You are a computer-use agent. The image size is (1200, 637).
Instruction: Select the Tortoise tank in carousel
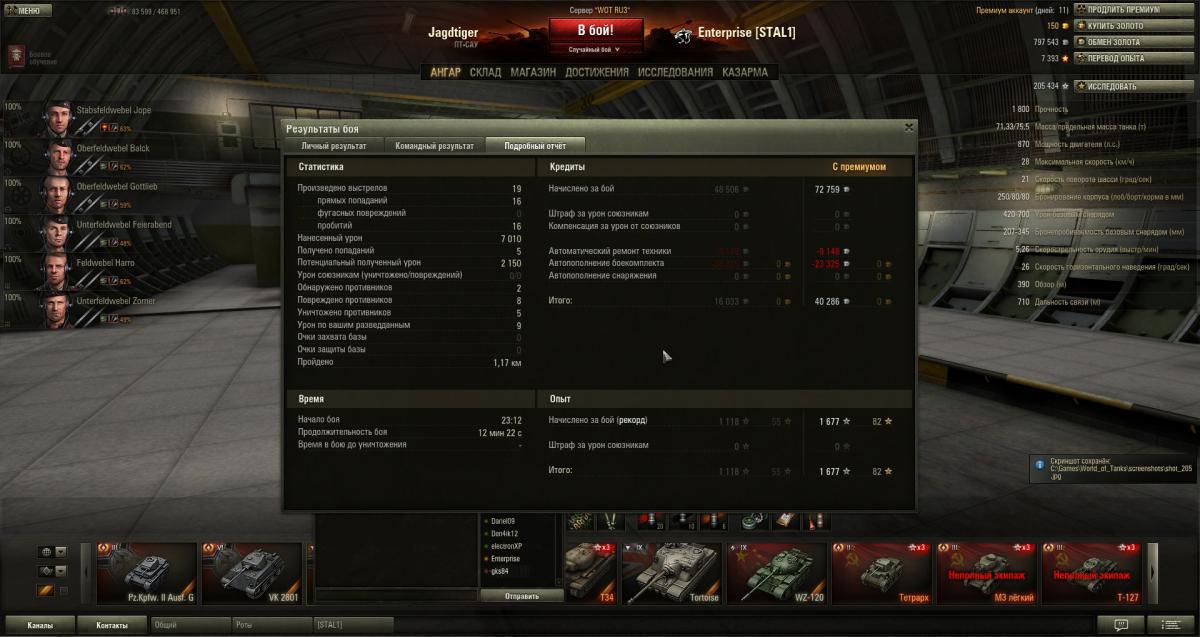point(672,574)
